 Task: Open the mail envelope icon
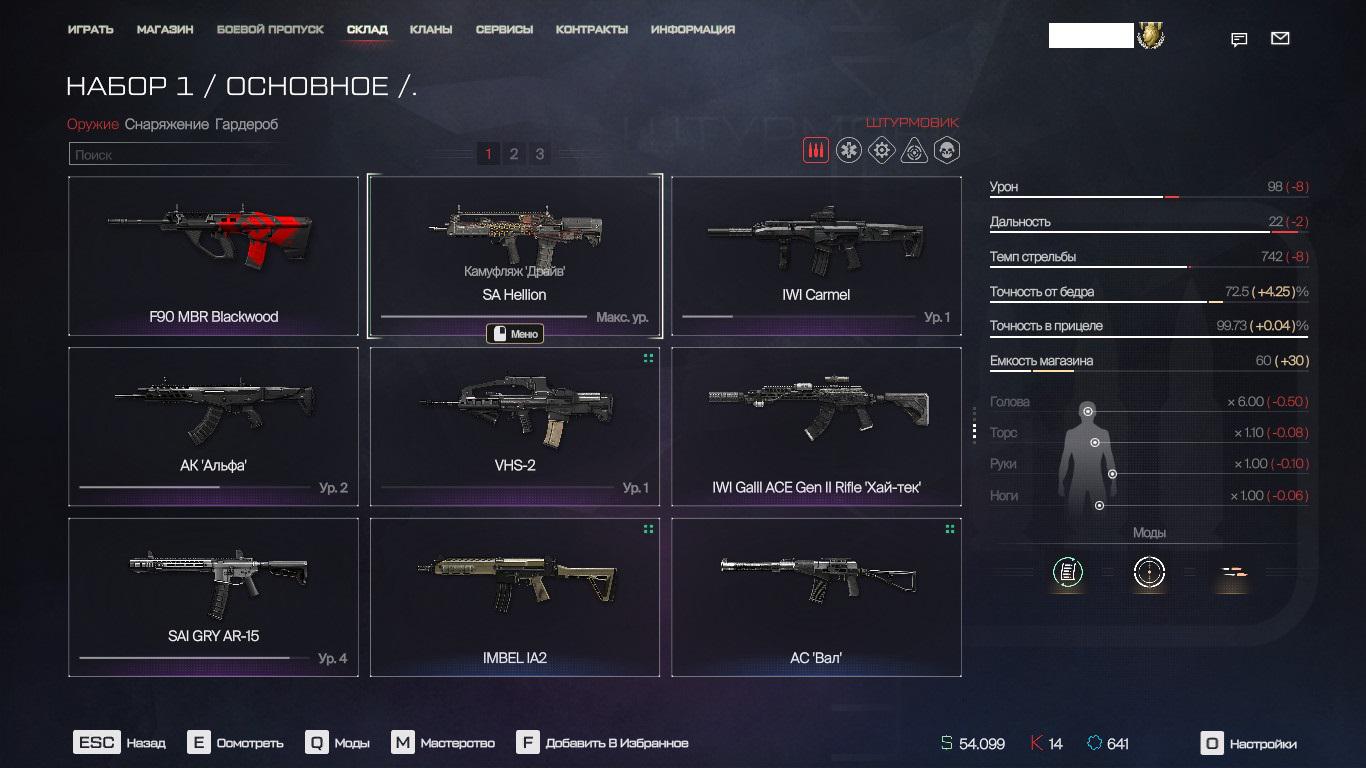coord(1280,39)
